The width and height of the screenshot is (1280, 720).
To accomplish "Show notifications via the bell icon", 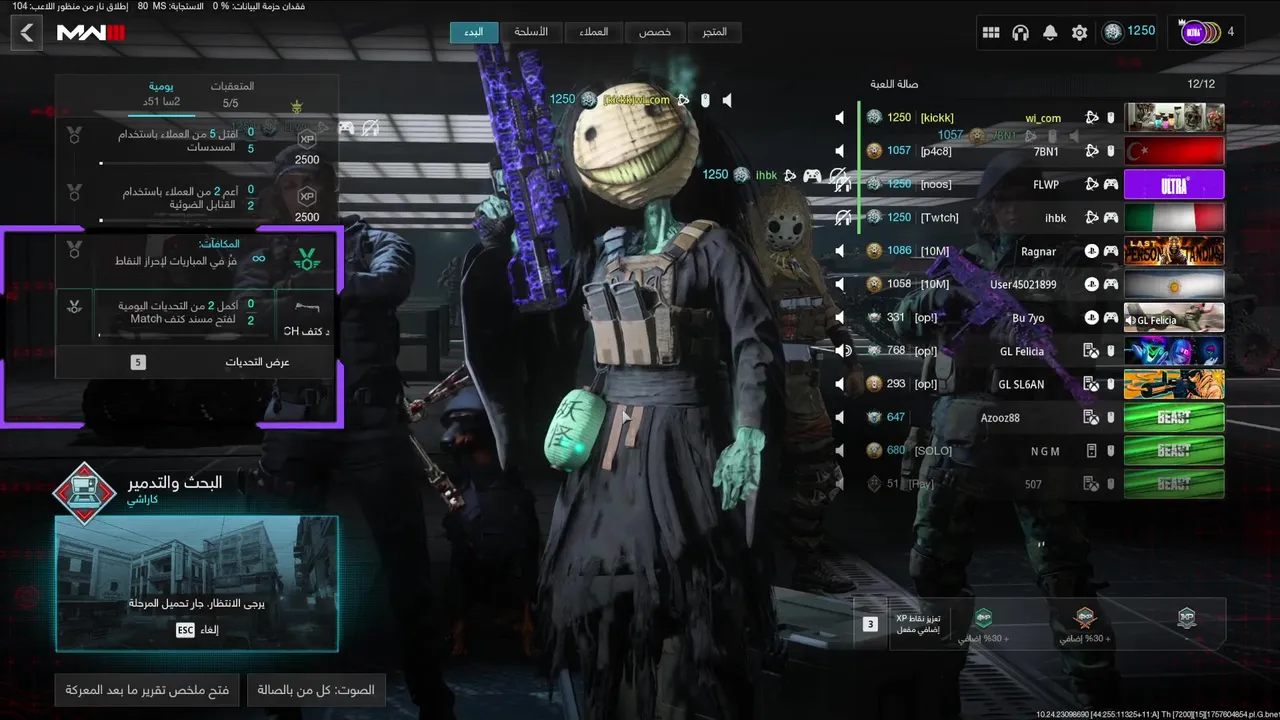I will point(1050,33).
